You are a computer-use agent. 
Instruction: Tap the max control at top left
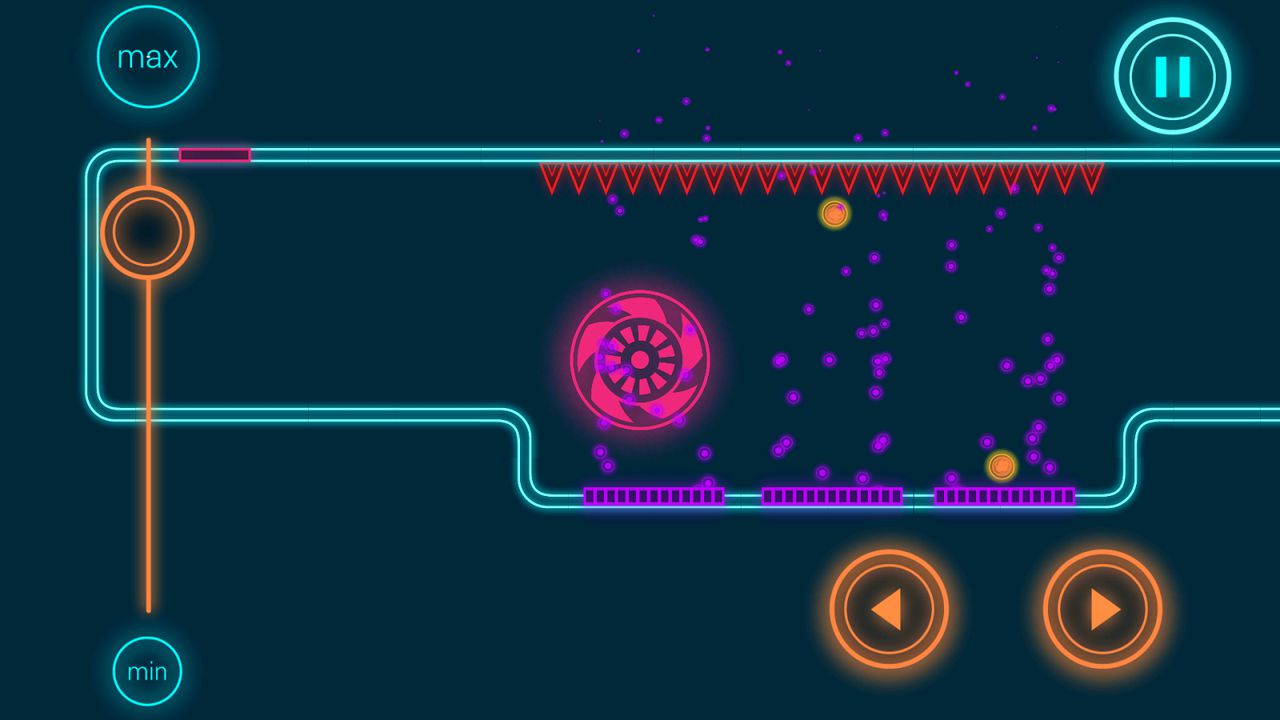(x=148, y=56)
